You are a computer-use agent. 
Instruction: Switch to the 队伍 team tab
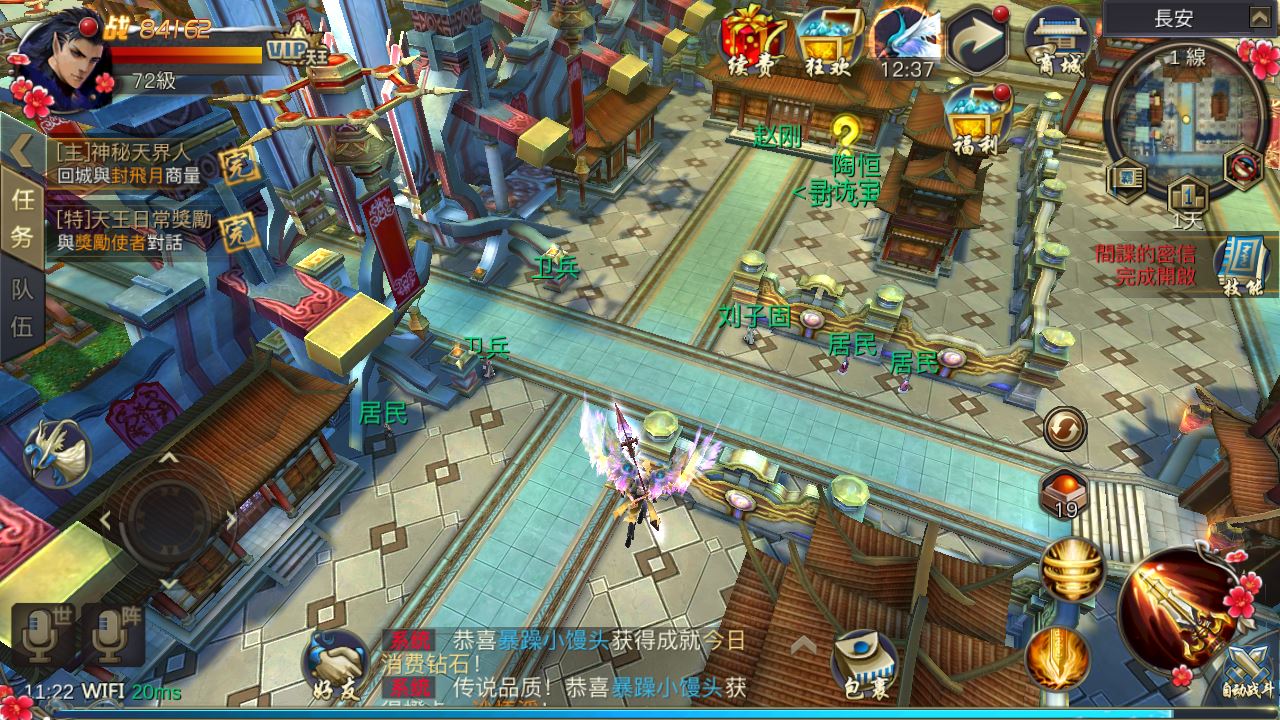click(22, 308)
